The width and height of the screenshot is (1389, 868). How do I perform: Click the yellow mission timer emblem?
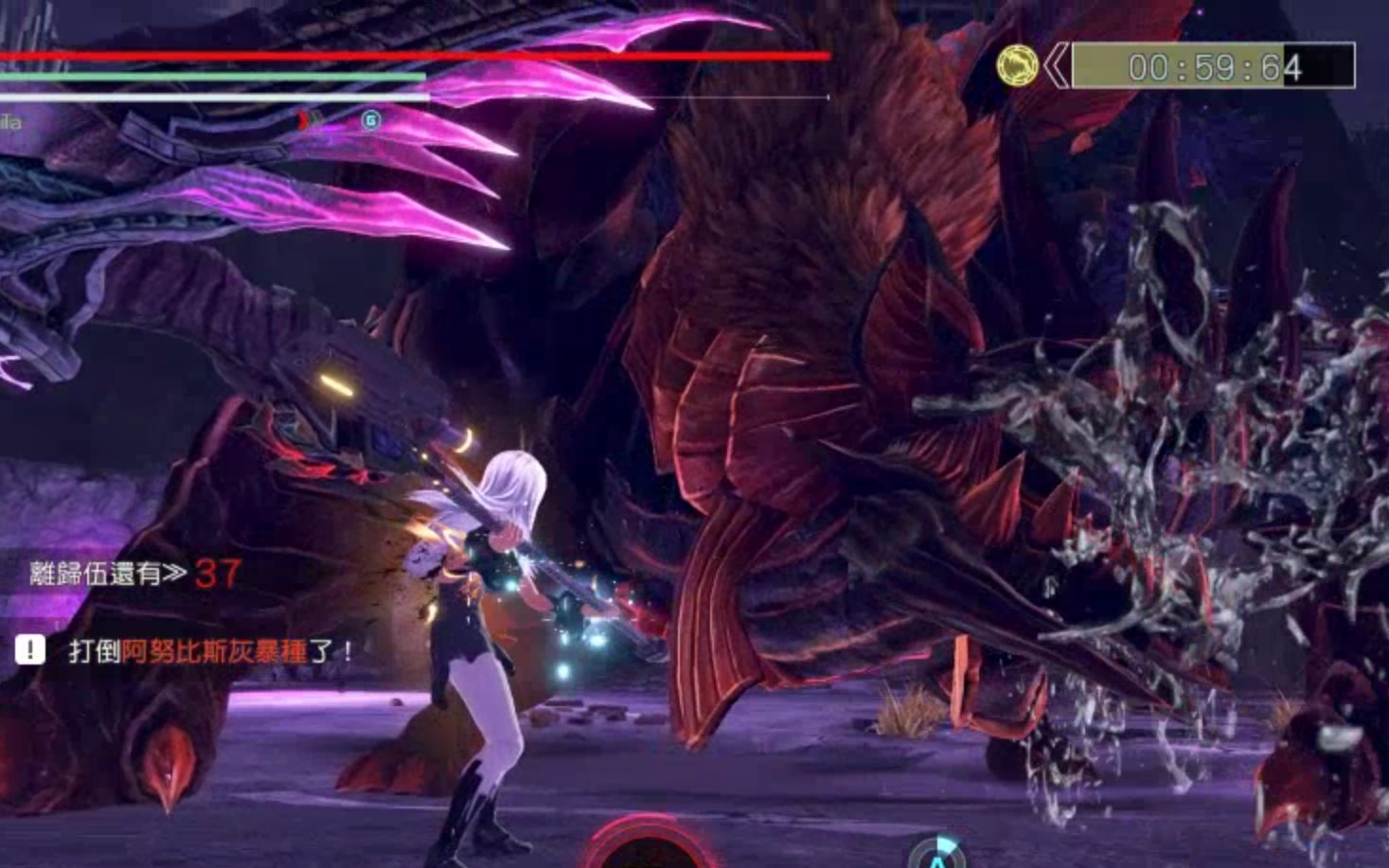click(x=1017, y=66)
